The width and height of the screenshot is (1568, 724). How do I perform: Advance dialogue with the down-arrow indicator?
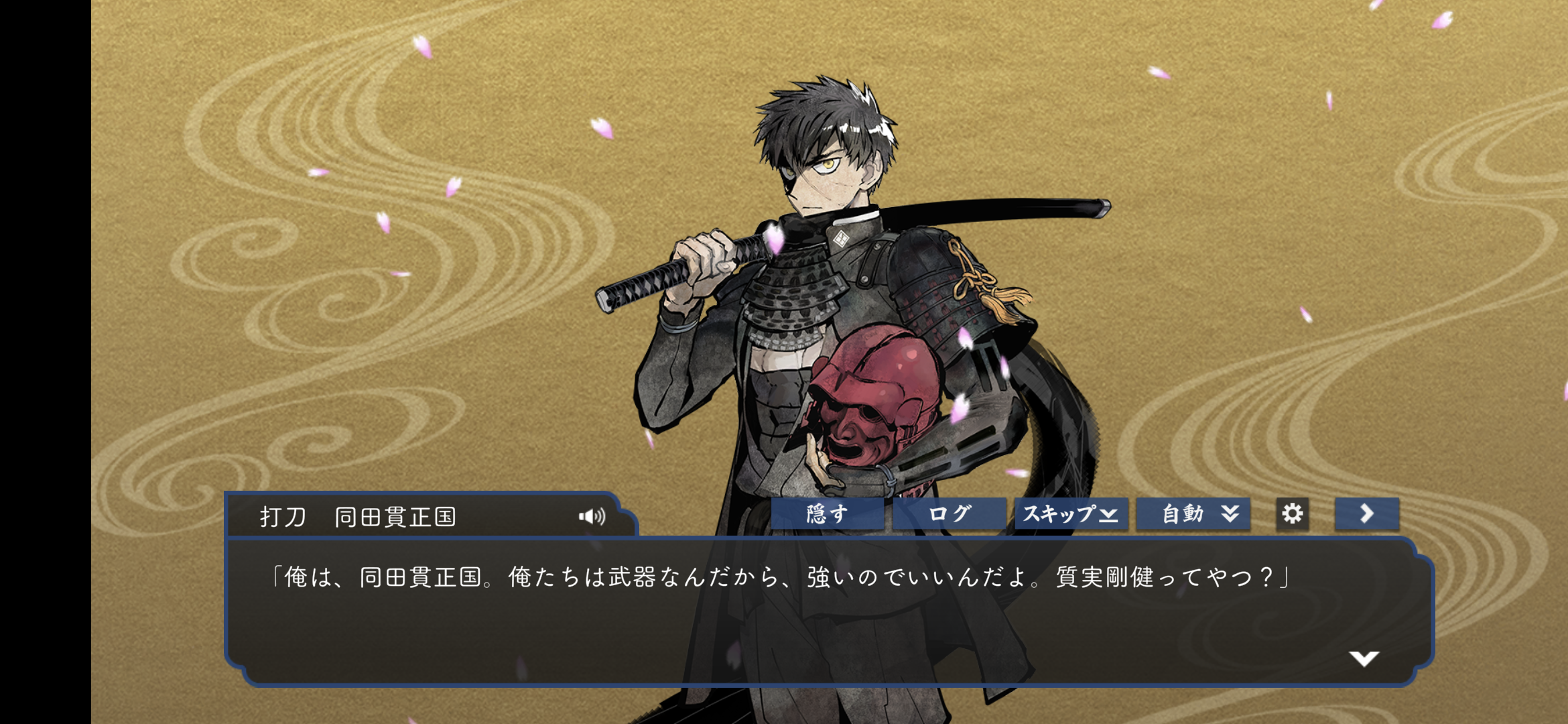[x=1364, y=658]
